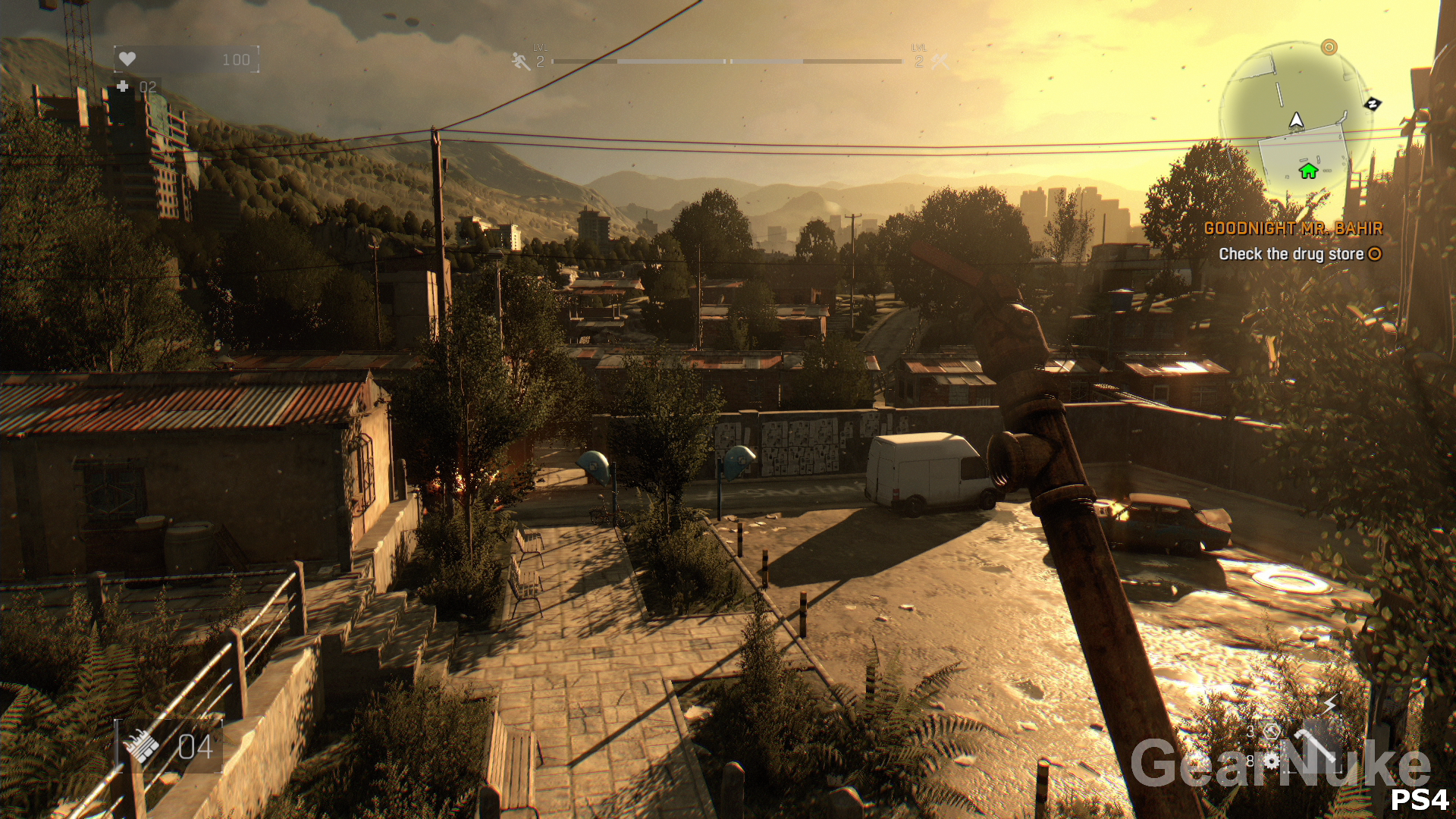Select the Check the drug store objective

click(x=1291, y=255)
